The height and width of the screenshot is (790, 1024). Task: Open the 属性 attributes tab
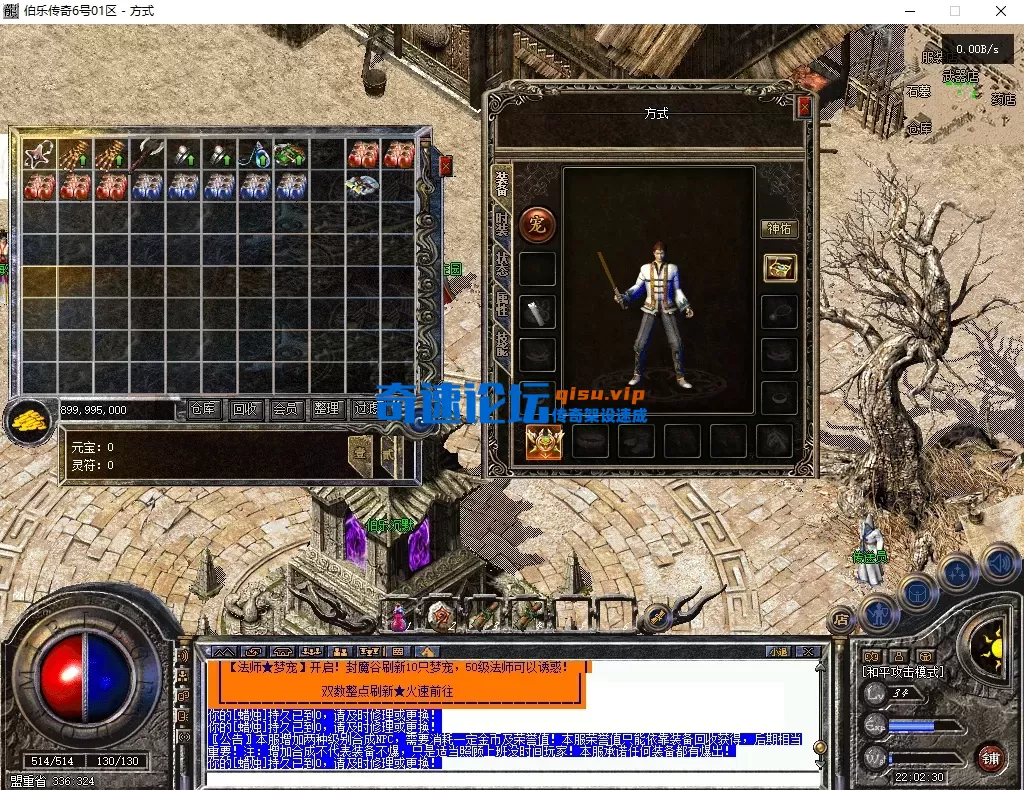[502, 307]
